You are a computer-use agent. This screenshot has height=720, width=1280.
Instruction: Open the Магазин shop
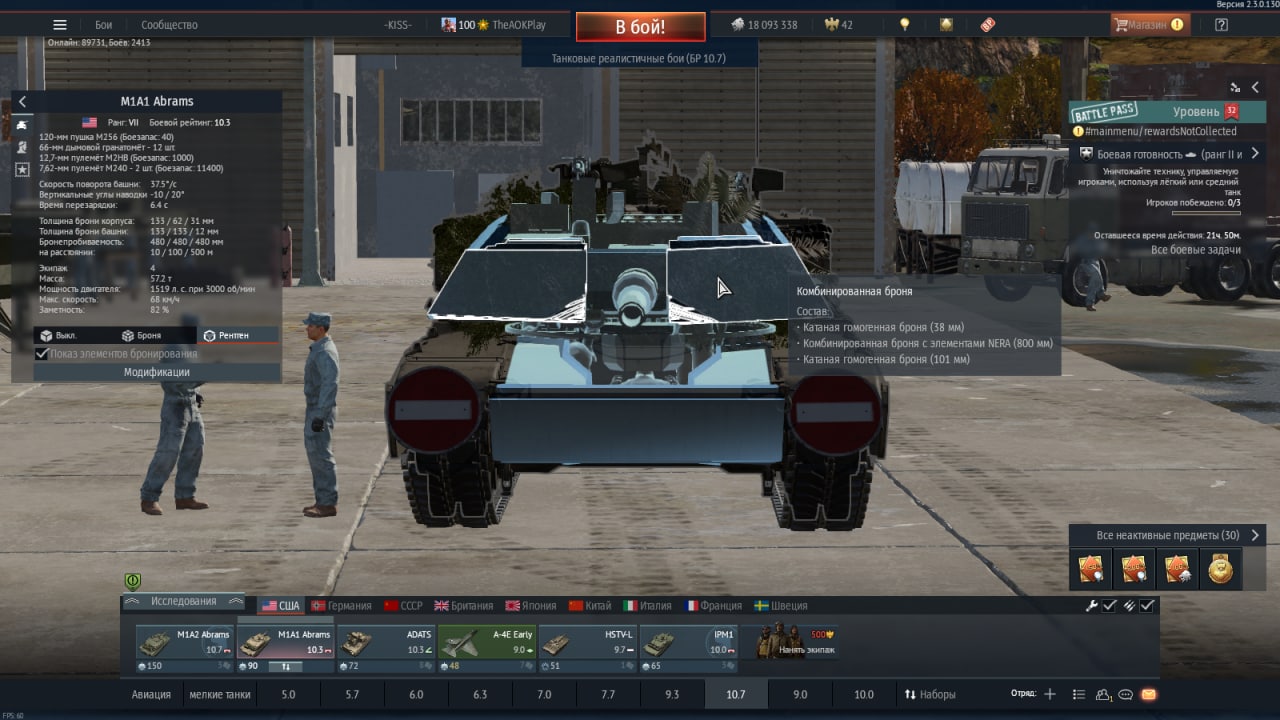tap(1149, 25)
